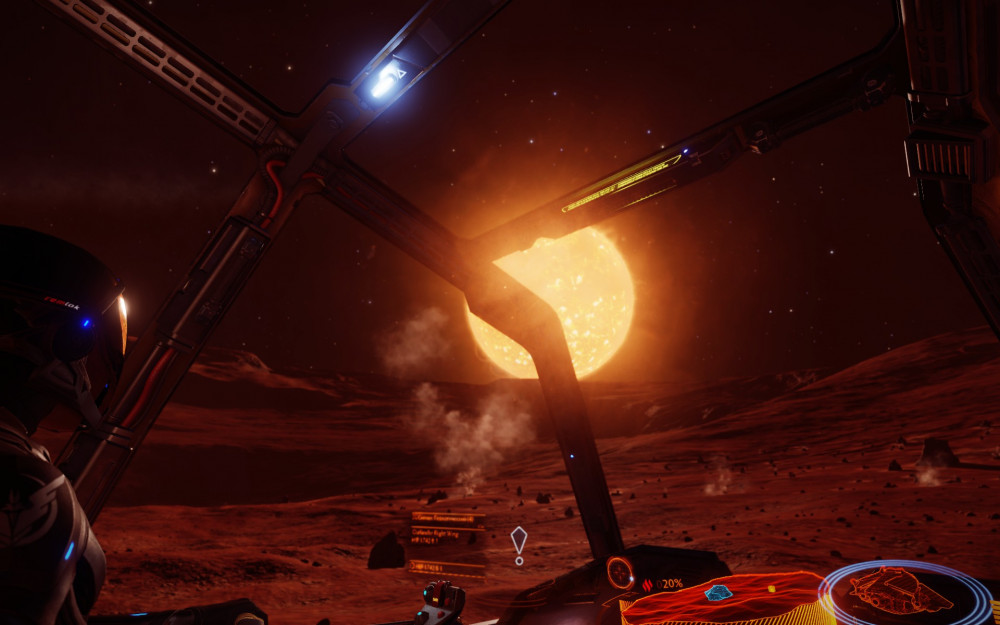Click the exclamation point target marker
1000x625 pixels.
(x=518, y=545)
